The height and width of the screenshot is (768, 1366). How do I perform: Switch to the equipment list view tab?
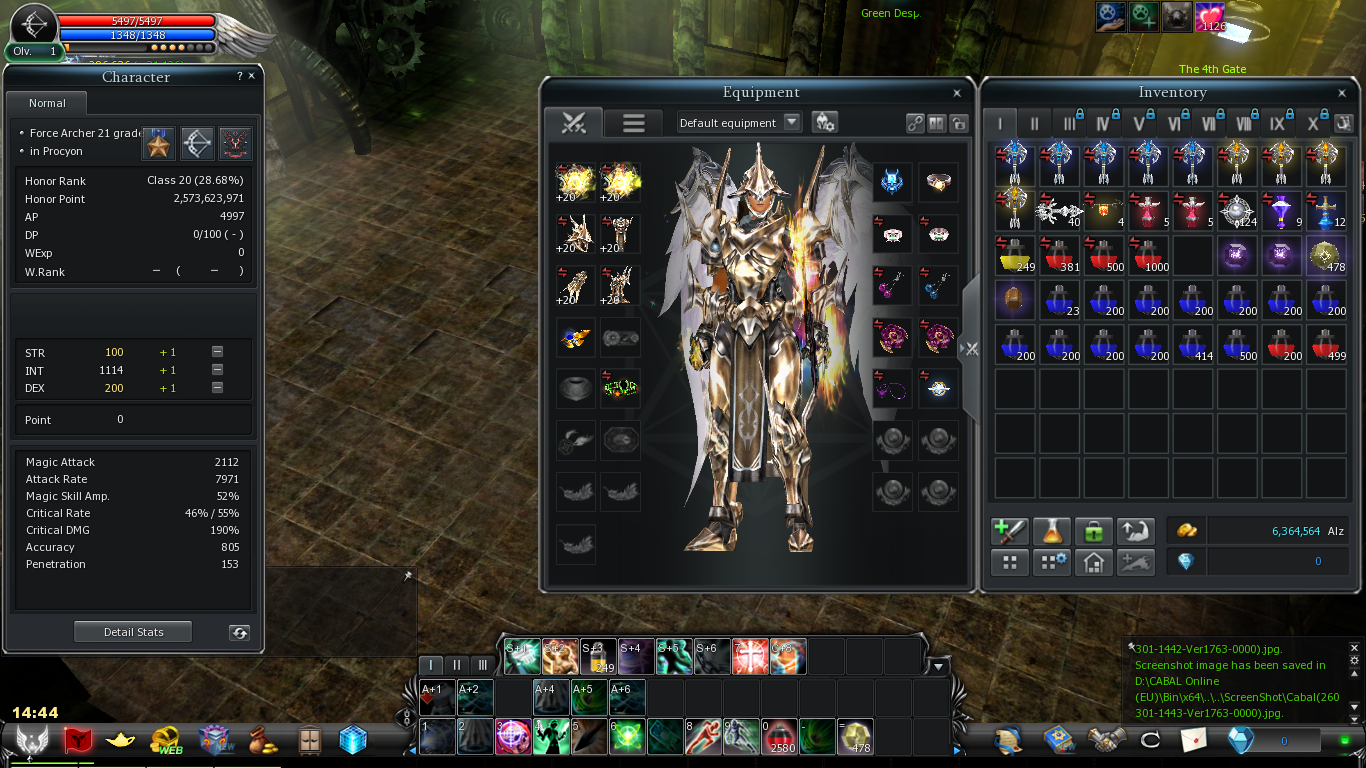634,123
